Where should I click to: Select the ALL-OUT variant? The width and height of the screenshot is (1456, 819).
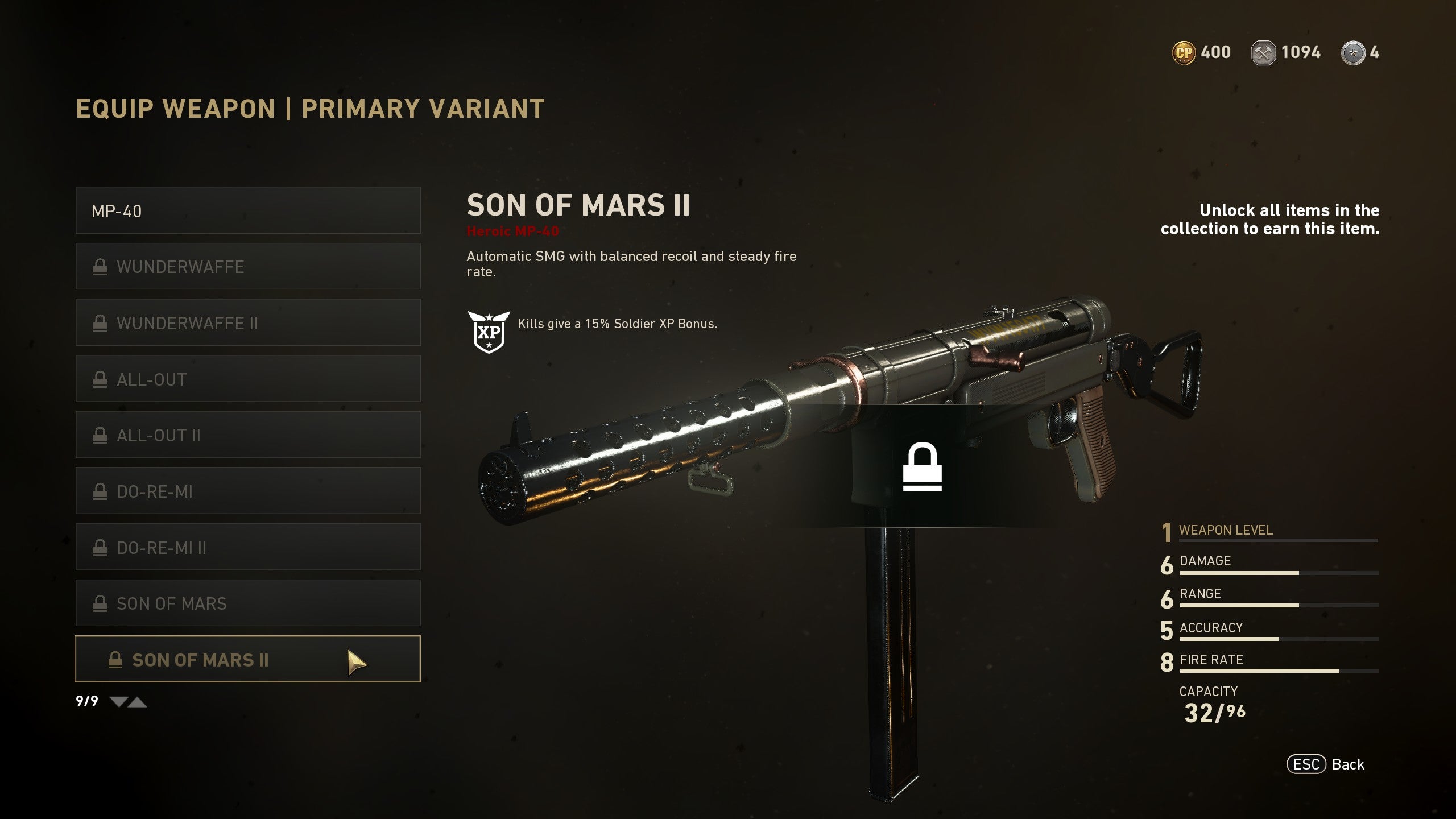click(x=247, y=379)
